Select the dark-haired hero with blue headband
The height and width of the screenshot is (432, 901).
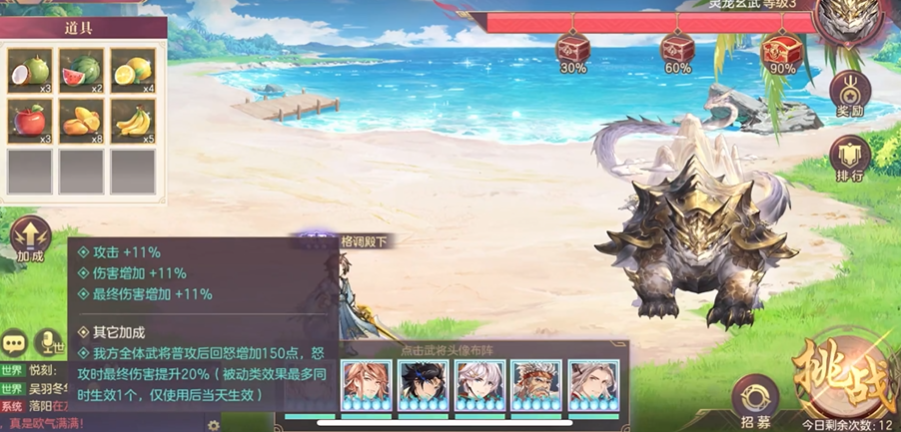pyautogui.click(x=422, y=381)
